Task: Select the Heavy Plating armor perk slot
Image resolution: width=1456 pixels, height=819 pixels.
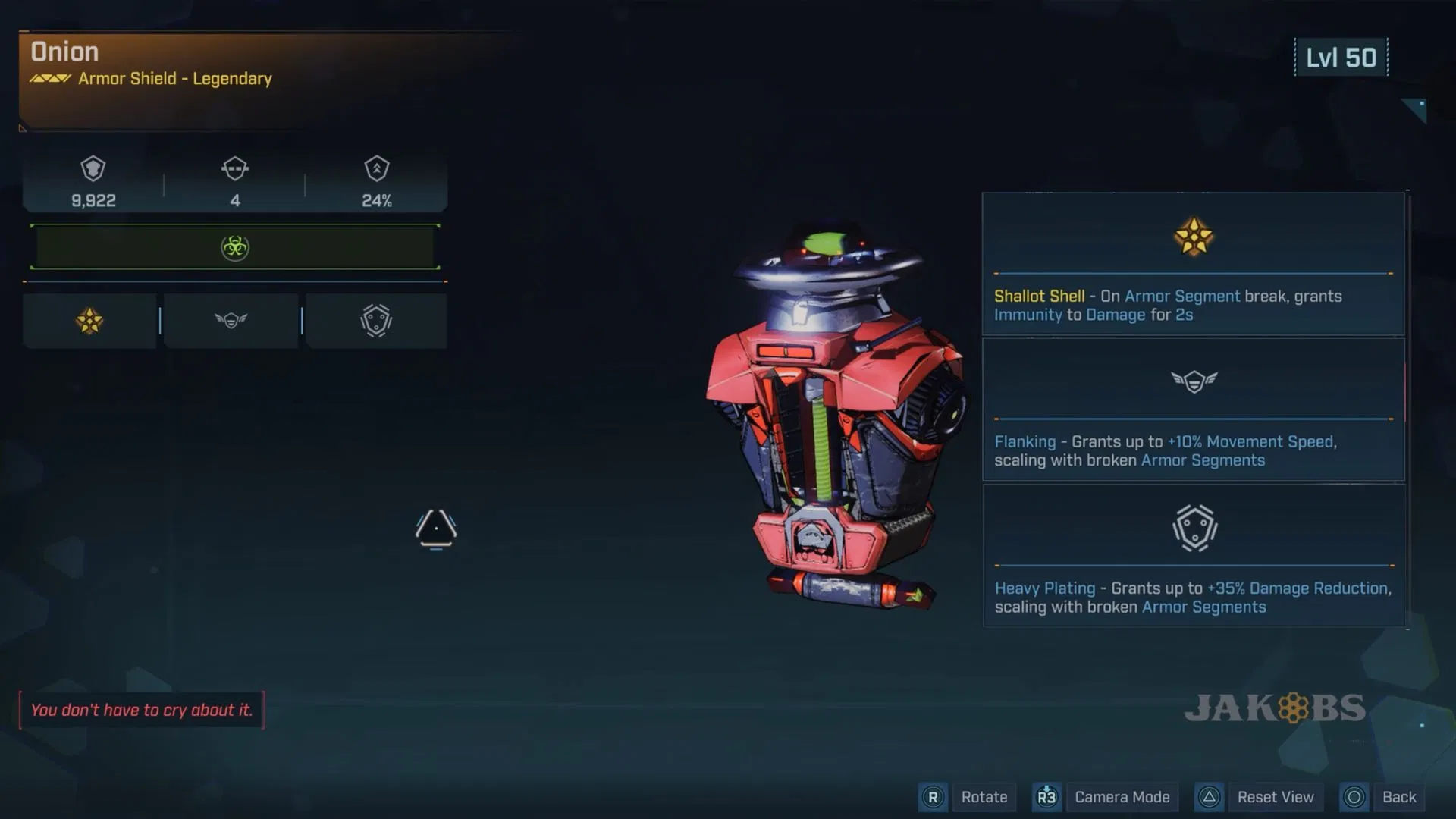Action: pos(376,321)
